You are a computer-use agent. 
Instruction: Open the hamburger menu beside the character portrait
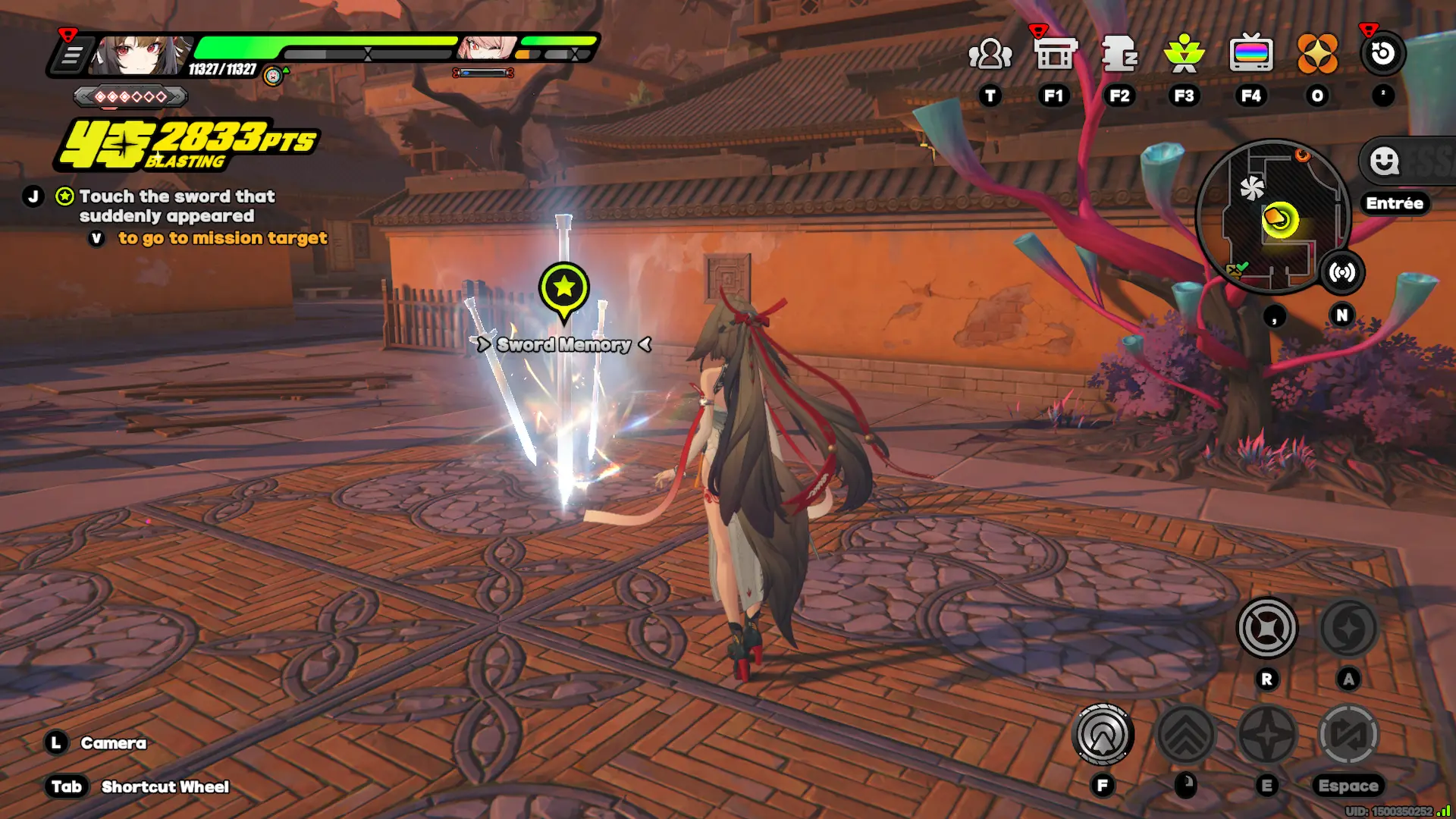coord(74,53)
